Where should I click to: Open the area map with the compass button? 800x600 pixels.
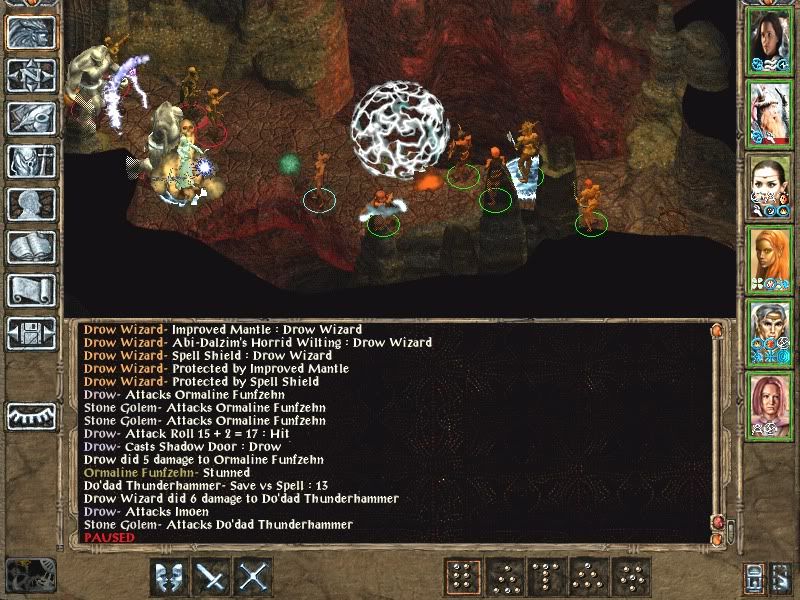[x=30, y=76]
